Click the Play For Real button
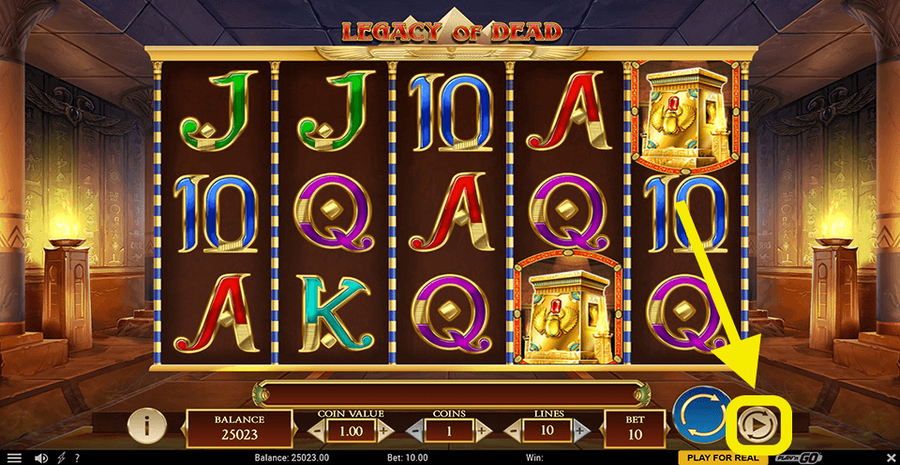900x465 pixels. coord(724,457)
